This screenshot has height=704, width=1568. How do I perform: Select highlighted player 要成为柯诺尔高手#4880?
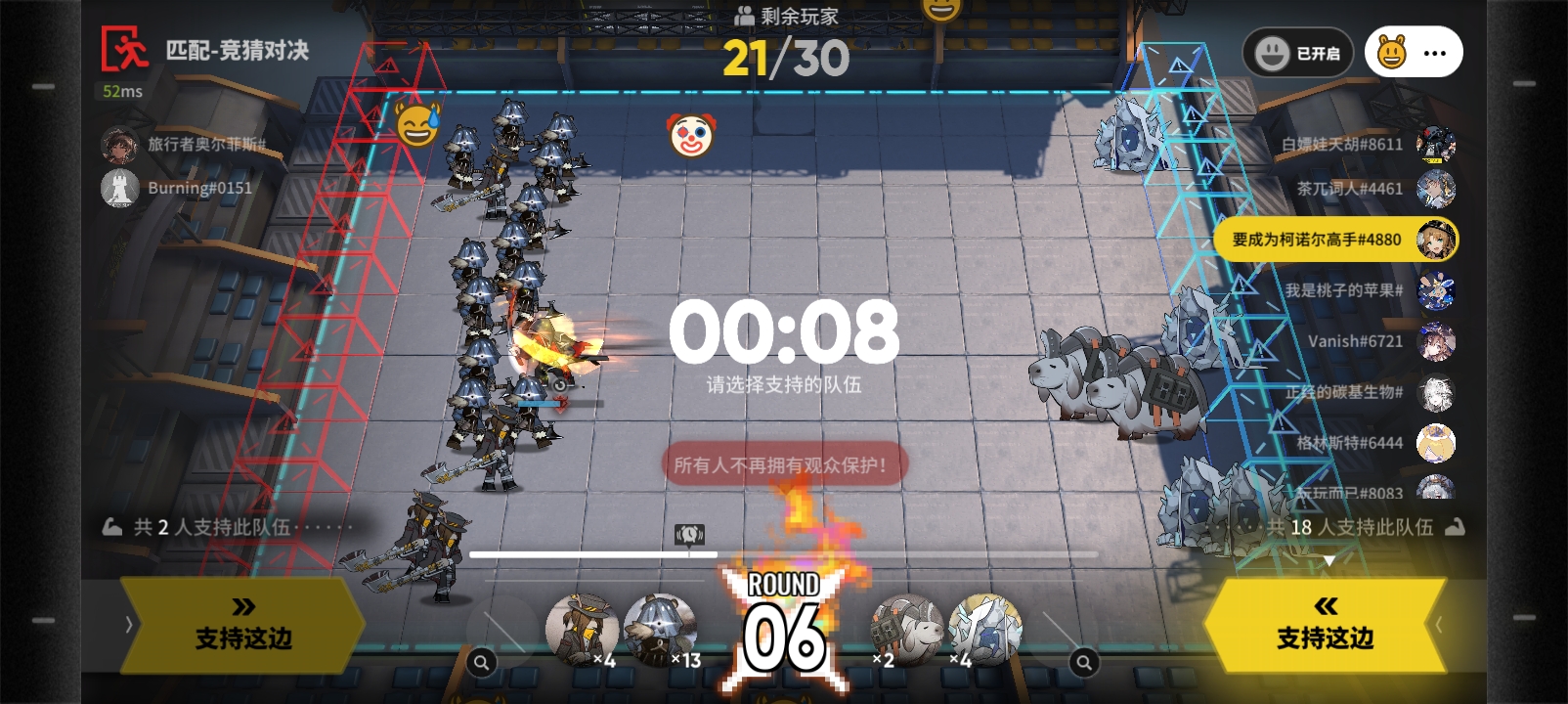click(x=1334, y=240)
